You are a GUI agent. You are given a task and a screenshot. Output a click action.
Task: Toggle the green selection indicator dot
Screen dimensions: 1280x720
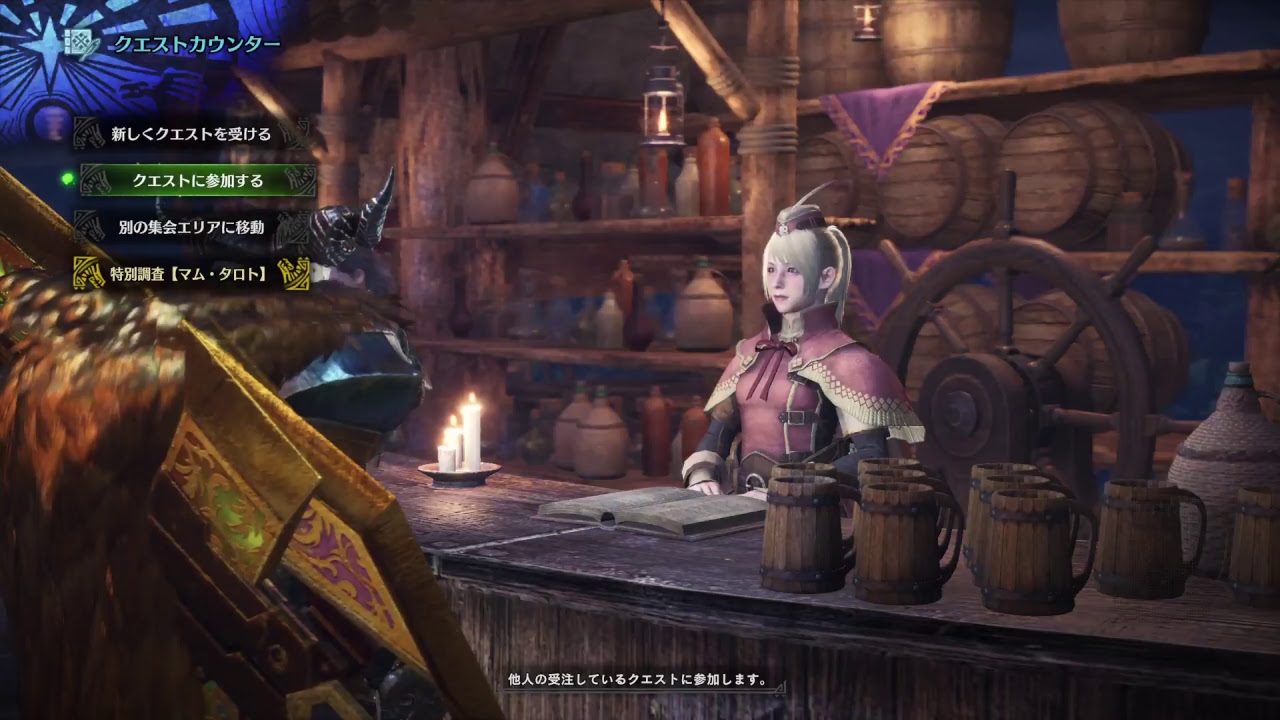coord(69,176)
